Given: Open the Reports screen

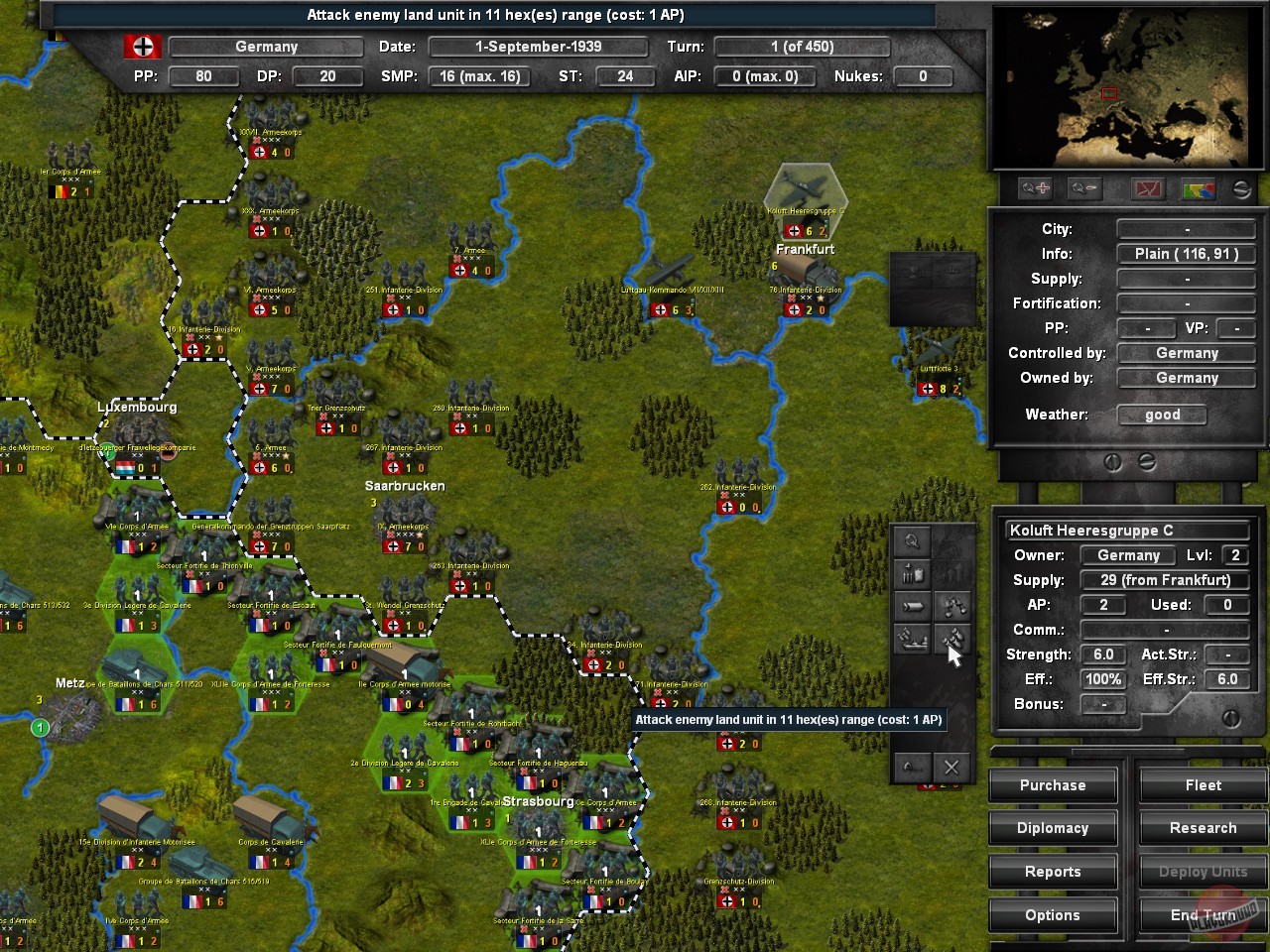Looking at the screenshot, I should 1053,872.
